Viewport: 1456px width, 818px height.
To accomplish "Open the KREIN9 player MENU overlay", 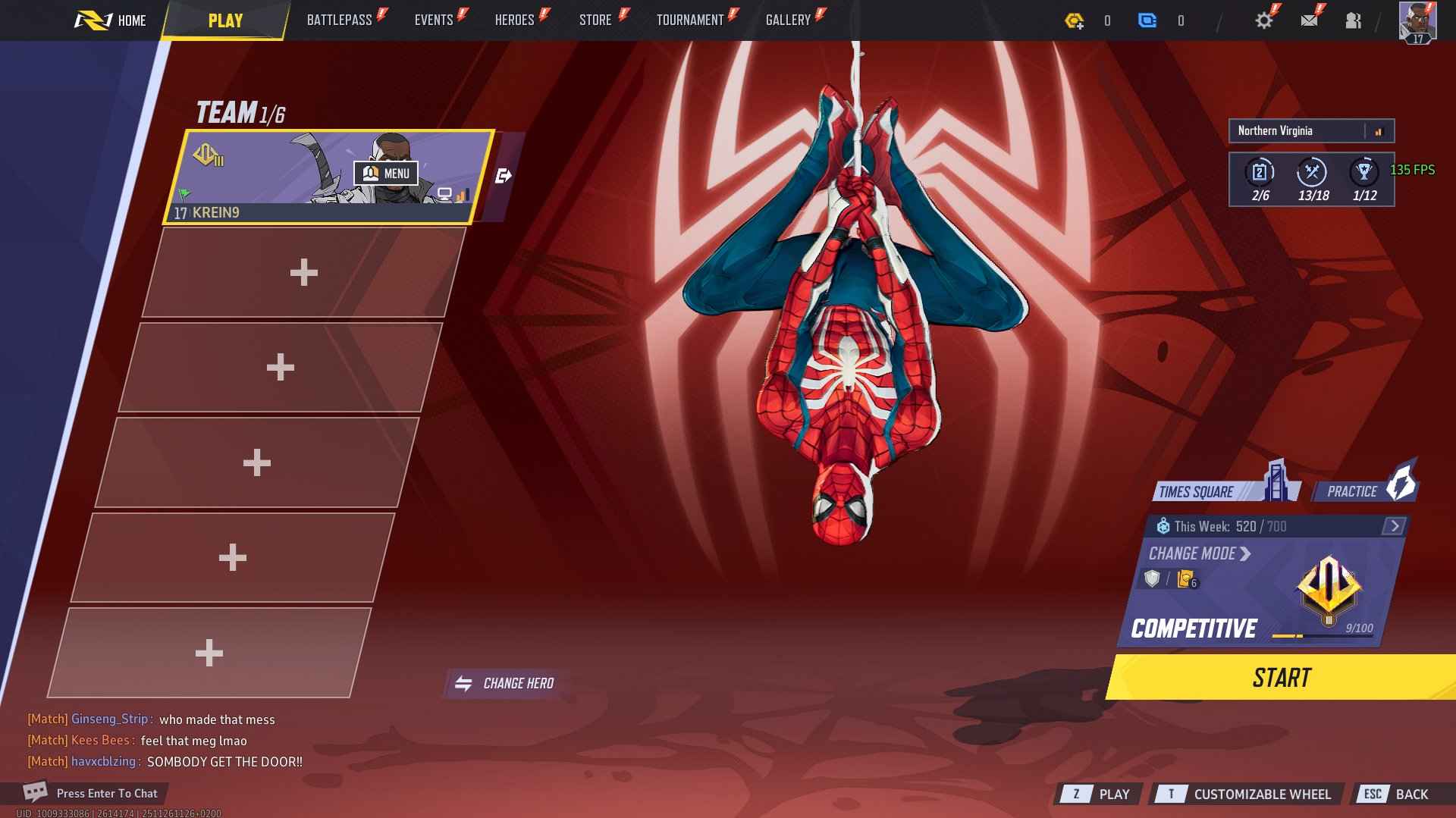I will point(388,174).
